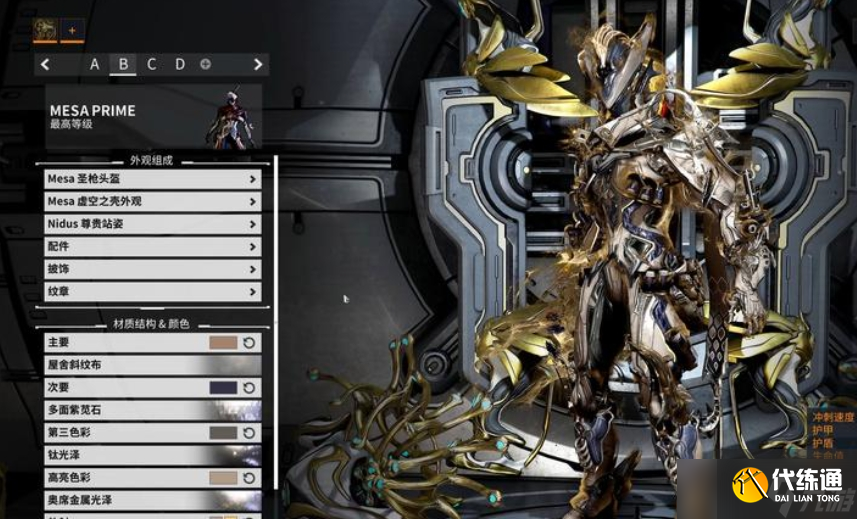Pick the 主要 primary color swatch

tap(223, 342)
